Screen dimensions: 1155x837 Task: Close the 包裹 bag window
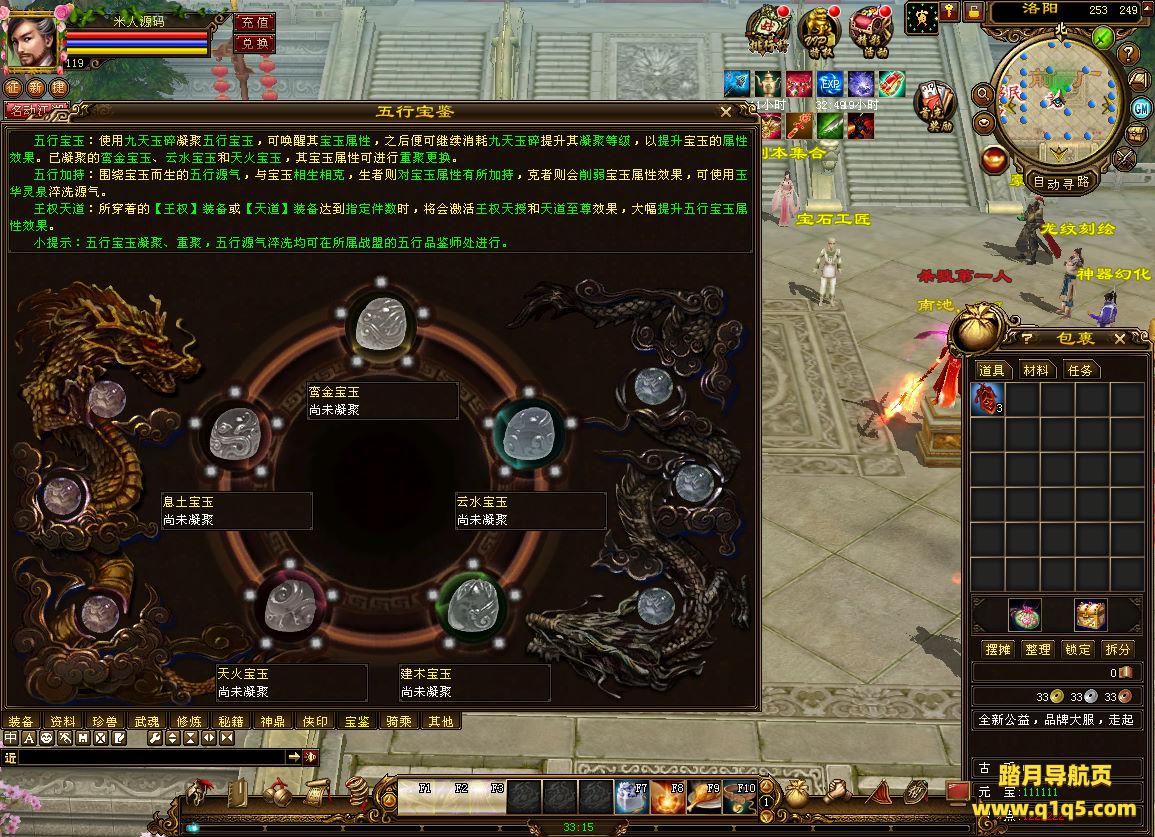pyautogui.click(x=1120, y=339)
